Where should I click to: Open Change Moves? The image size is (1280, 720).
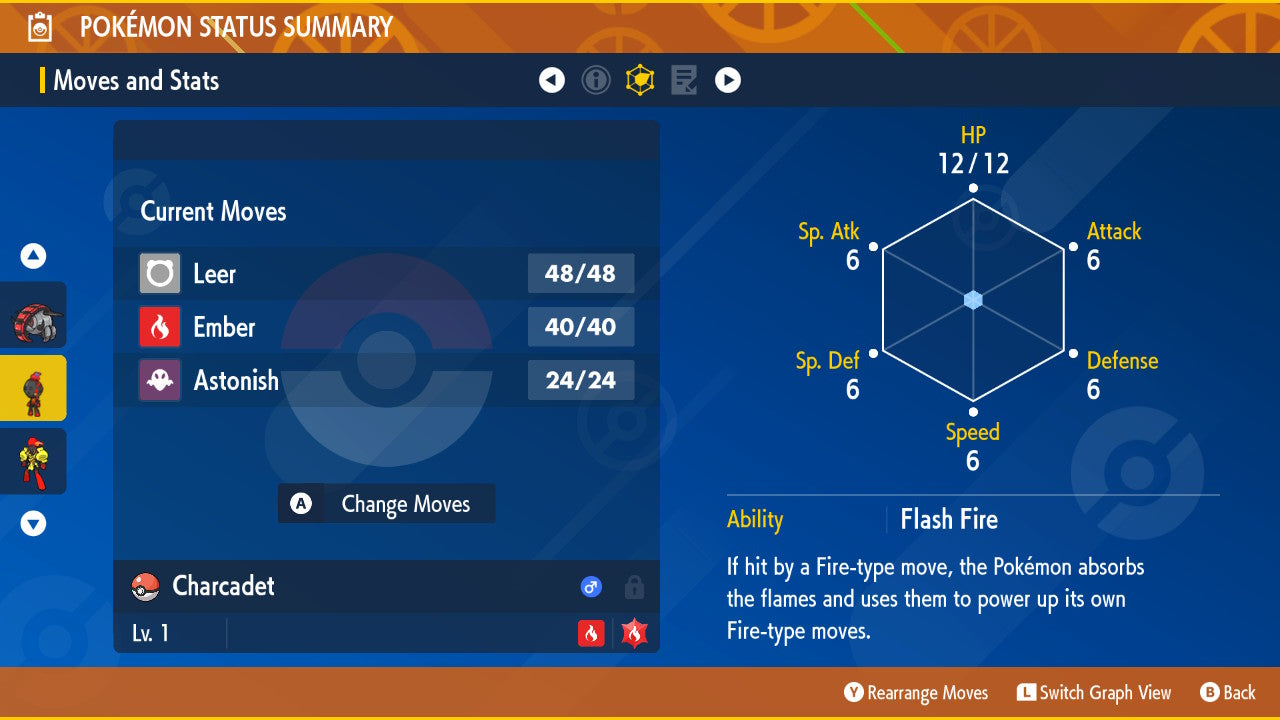coord(386,504)
